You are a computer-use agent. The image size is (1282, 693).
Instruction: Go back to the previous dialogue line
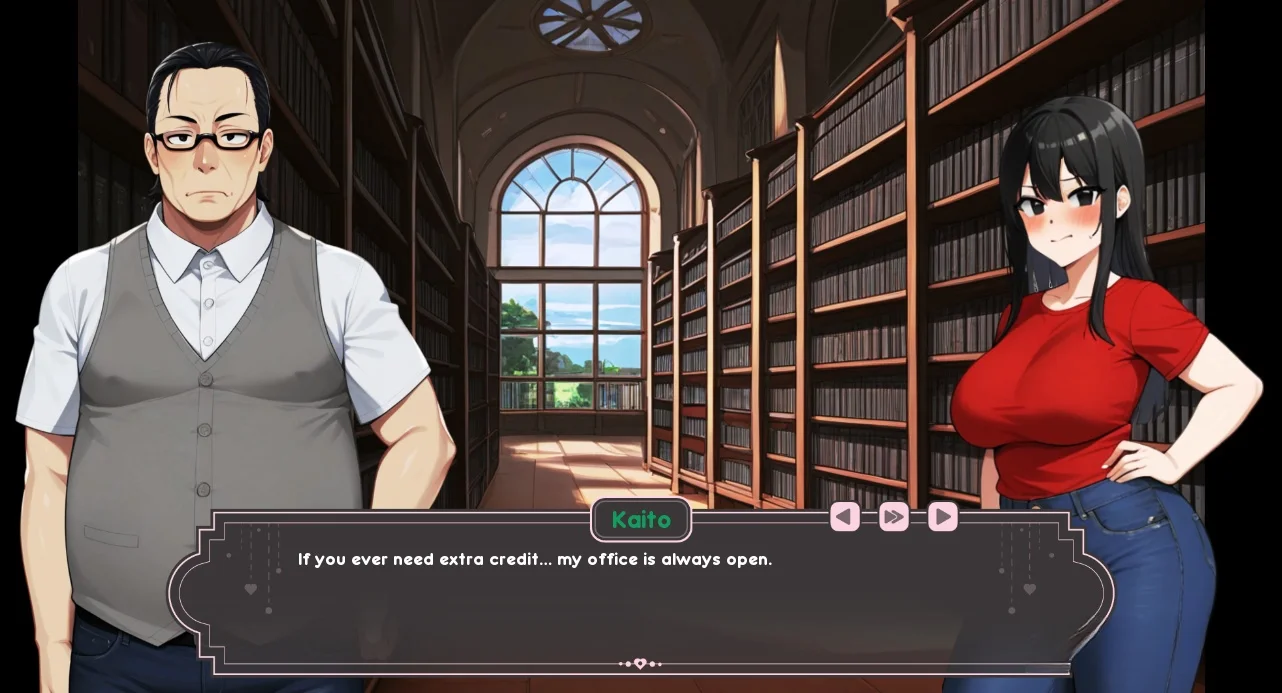tap(844, 516)
